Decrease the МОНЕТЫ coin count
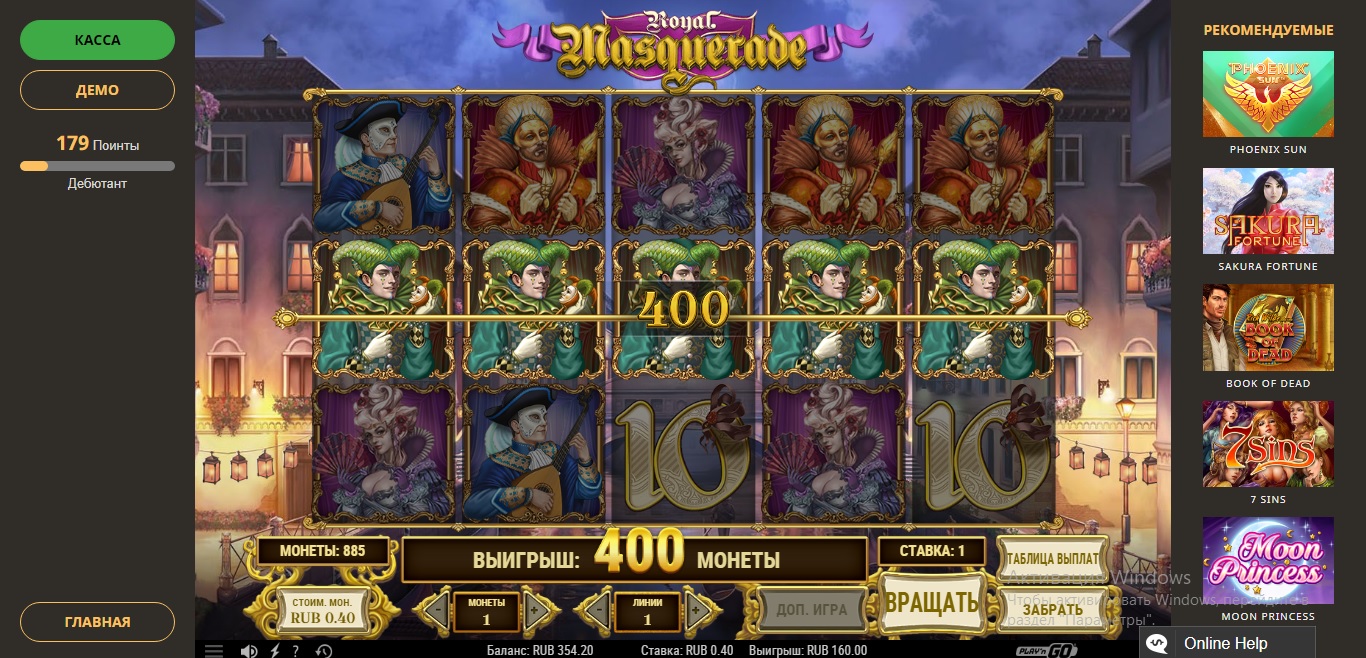 pos(436,610)
